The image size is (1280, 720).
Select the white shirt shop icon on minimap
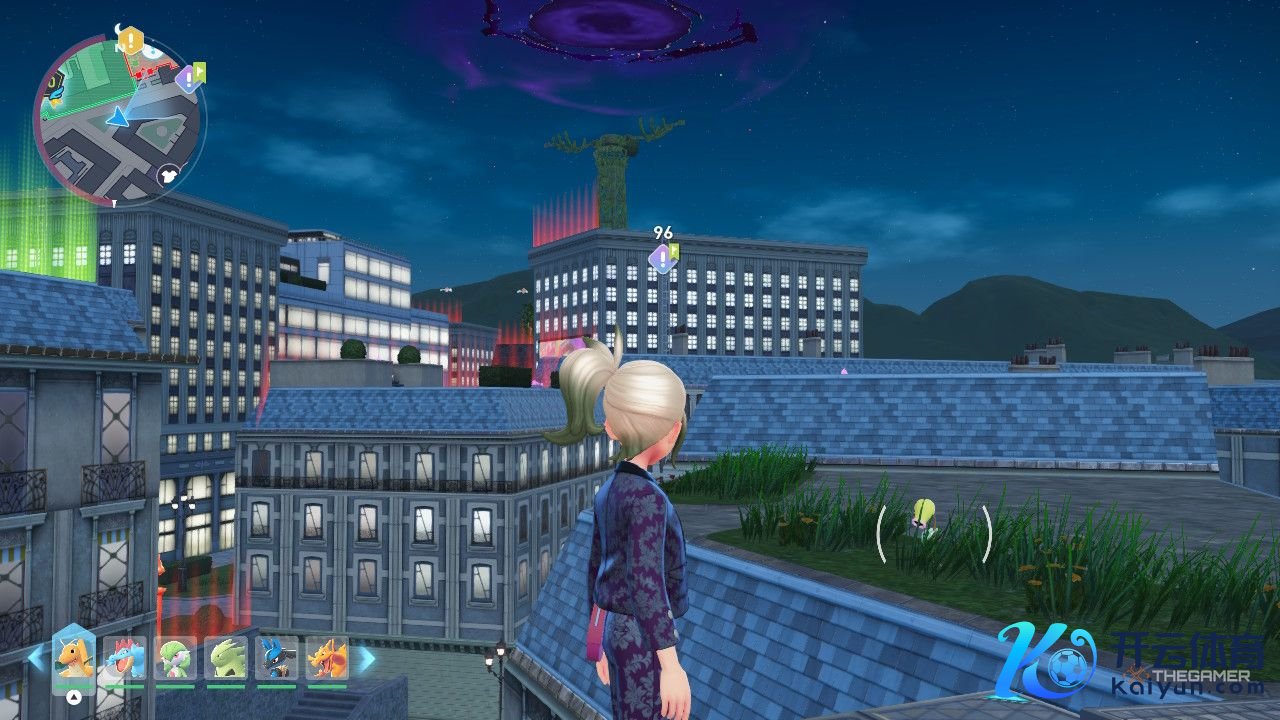click(x=168, y=175)
